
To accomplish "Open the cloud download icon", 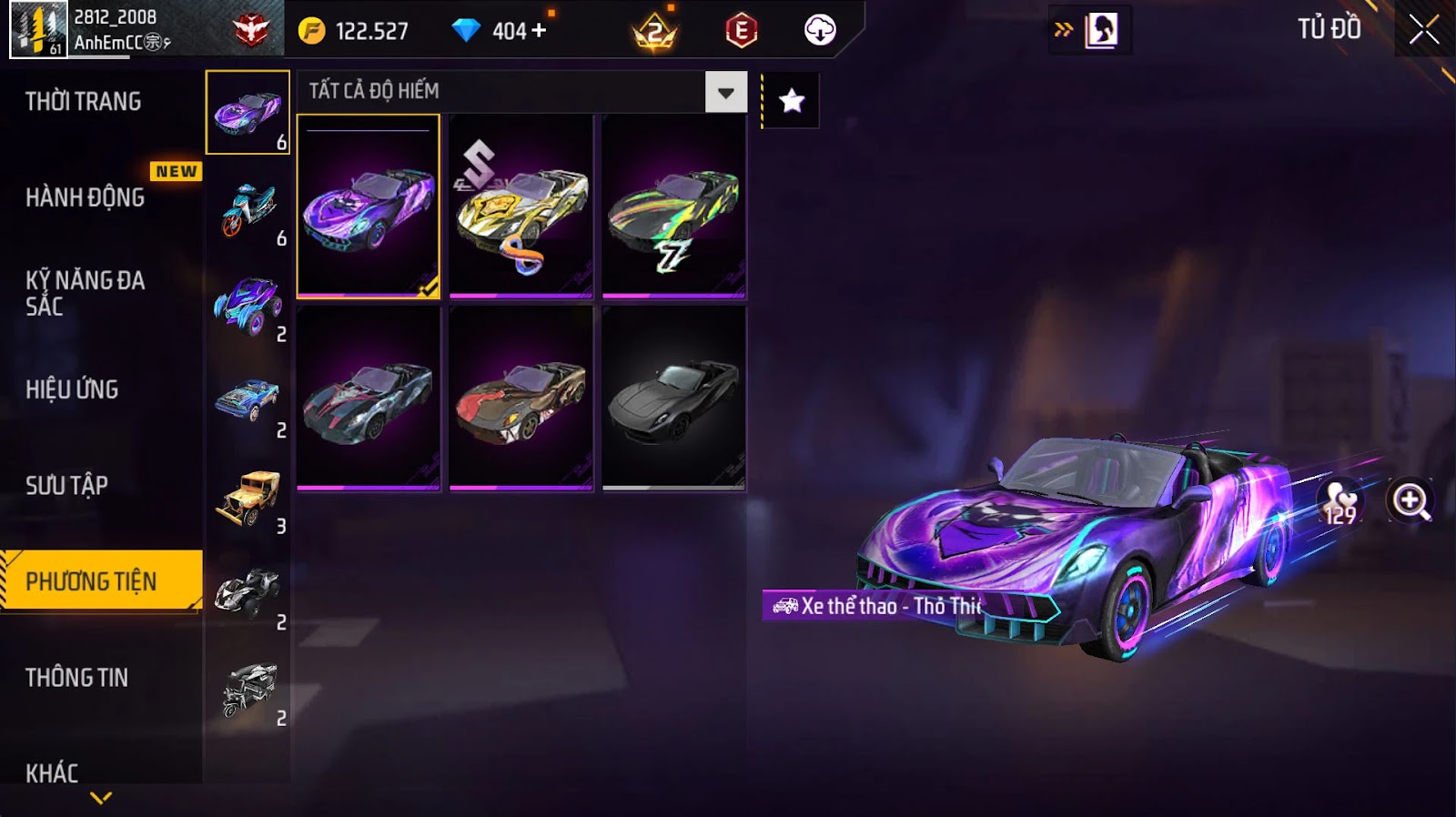I will (820, 30).
